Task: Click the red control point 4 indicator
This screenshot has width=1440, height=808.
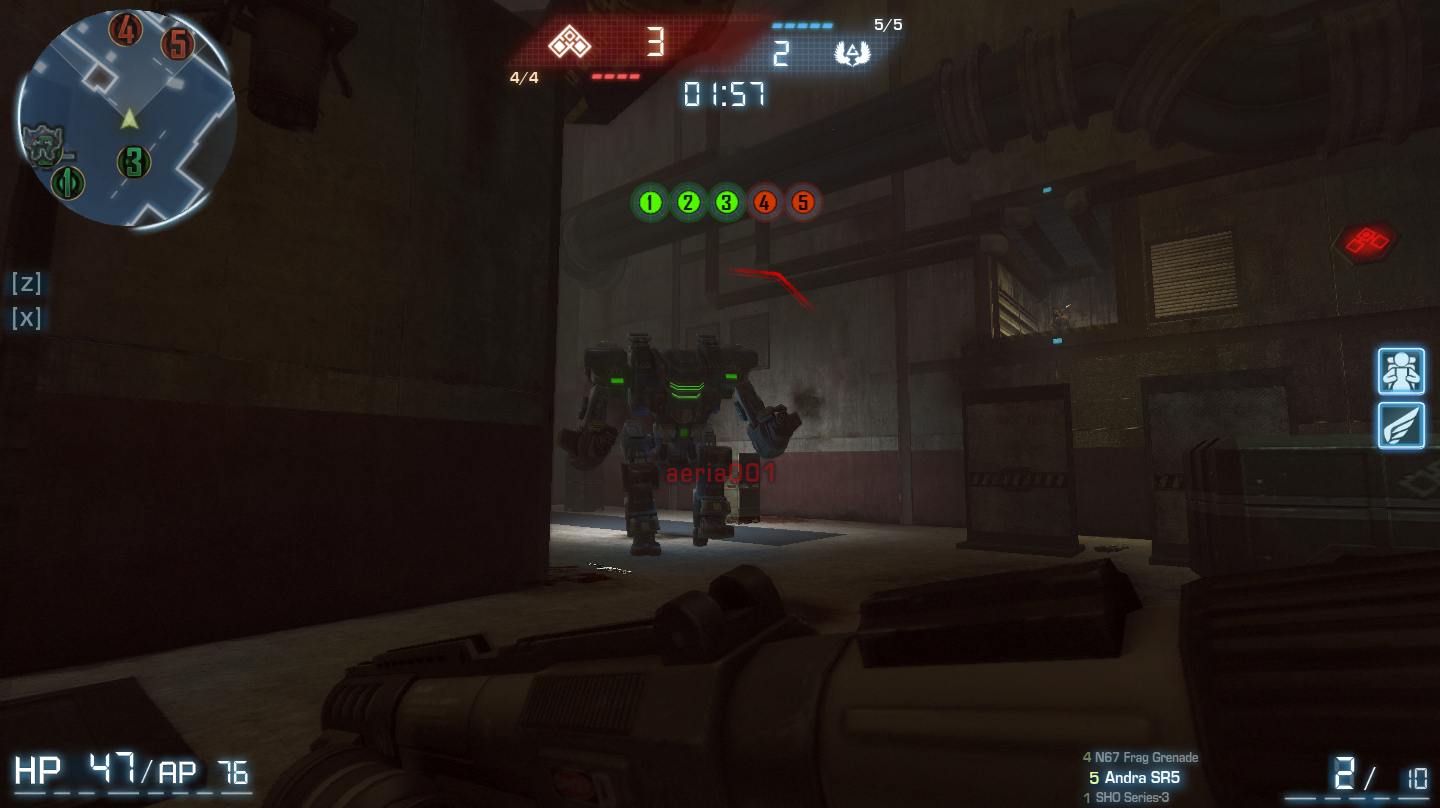Action: pyautogui.click(x=765, y=202)
